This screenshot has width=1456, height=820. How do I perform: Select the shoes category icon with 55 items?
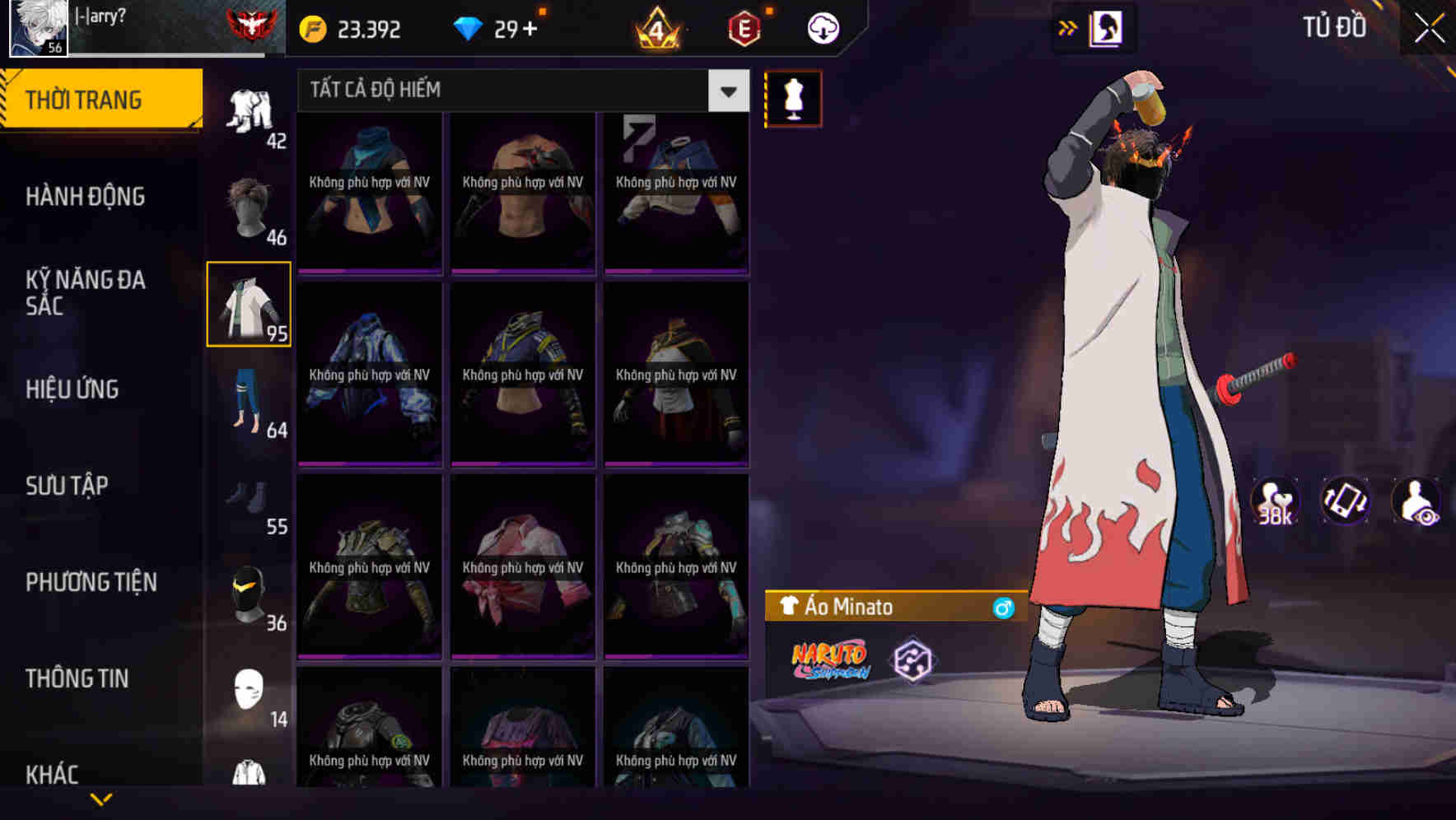coord(250,498)
